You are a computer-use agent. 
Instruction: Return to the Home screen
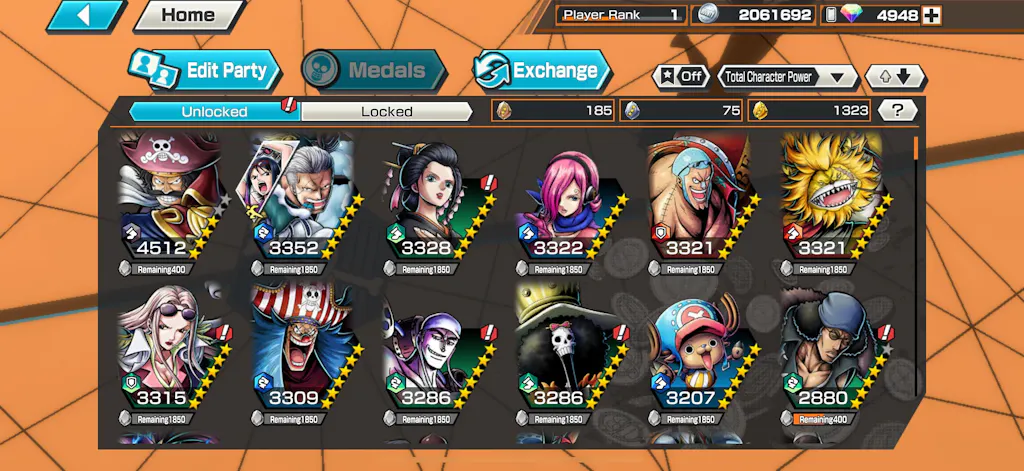tap(188, 16)
